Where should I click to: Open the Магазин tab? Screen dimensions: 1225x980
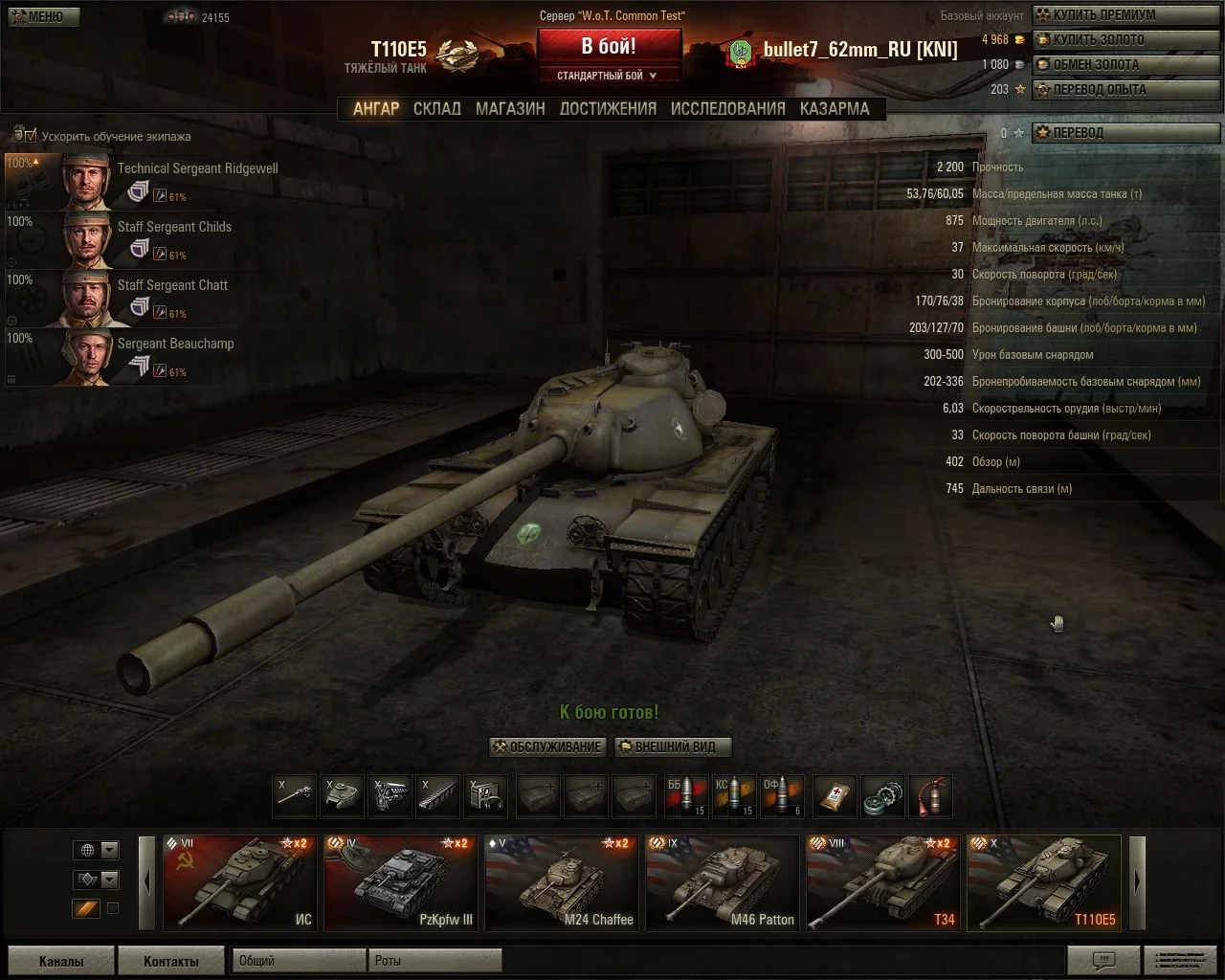pos(510,109)
